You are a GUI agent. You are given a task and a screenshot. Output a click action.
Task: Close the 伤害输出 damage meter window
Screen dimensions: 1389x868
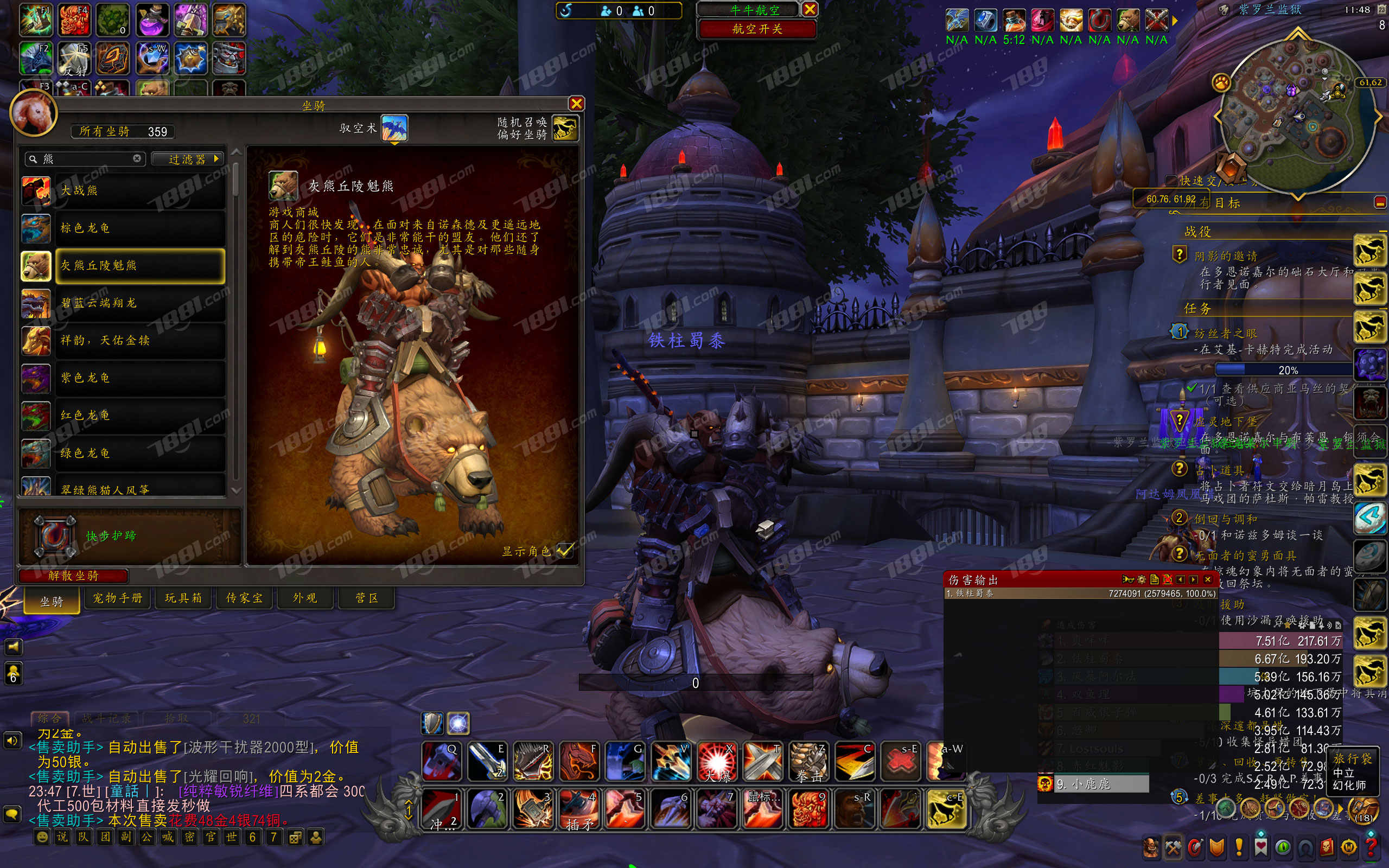click(1208, 579)
